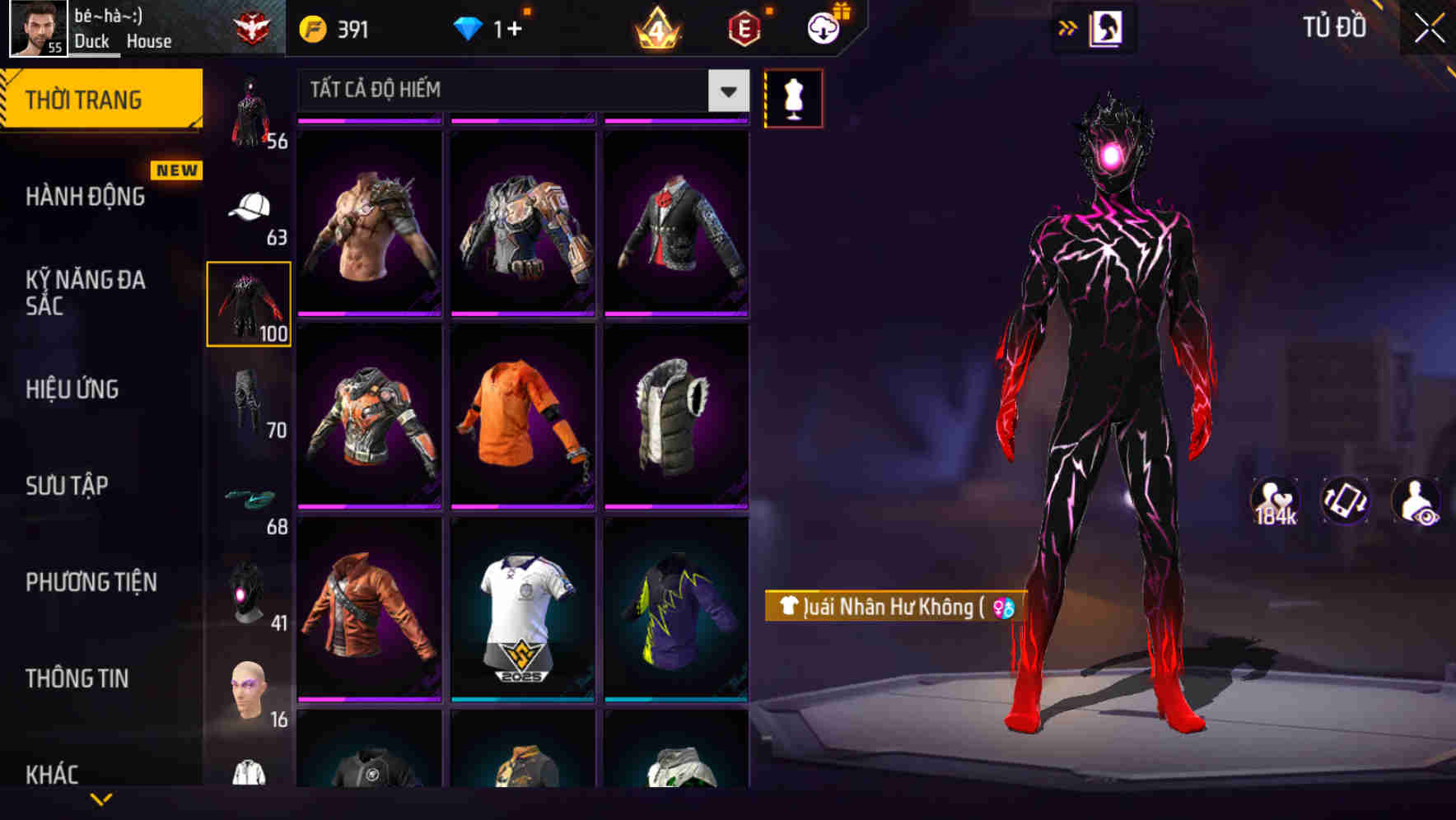Open the diamond currency icon

pyautogui.click(x=469, y=27)
